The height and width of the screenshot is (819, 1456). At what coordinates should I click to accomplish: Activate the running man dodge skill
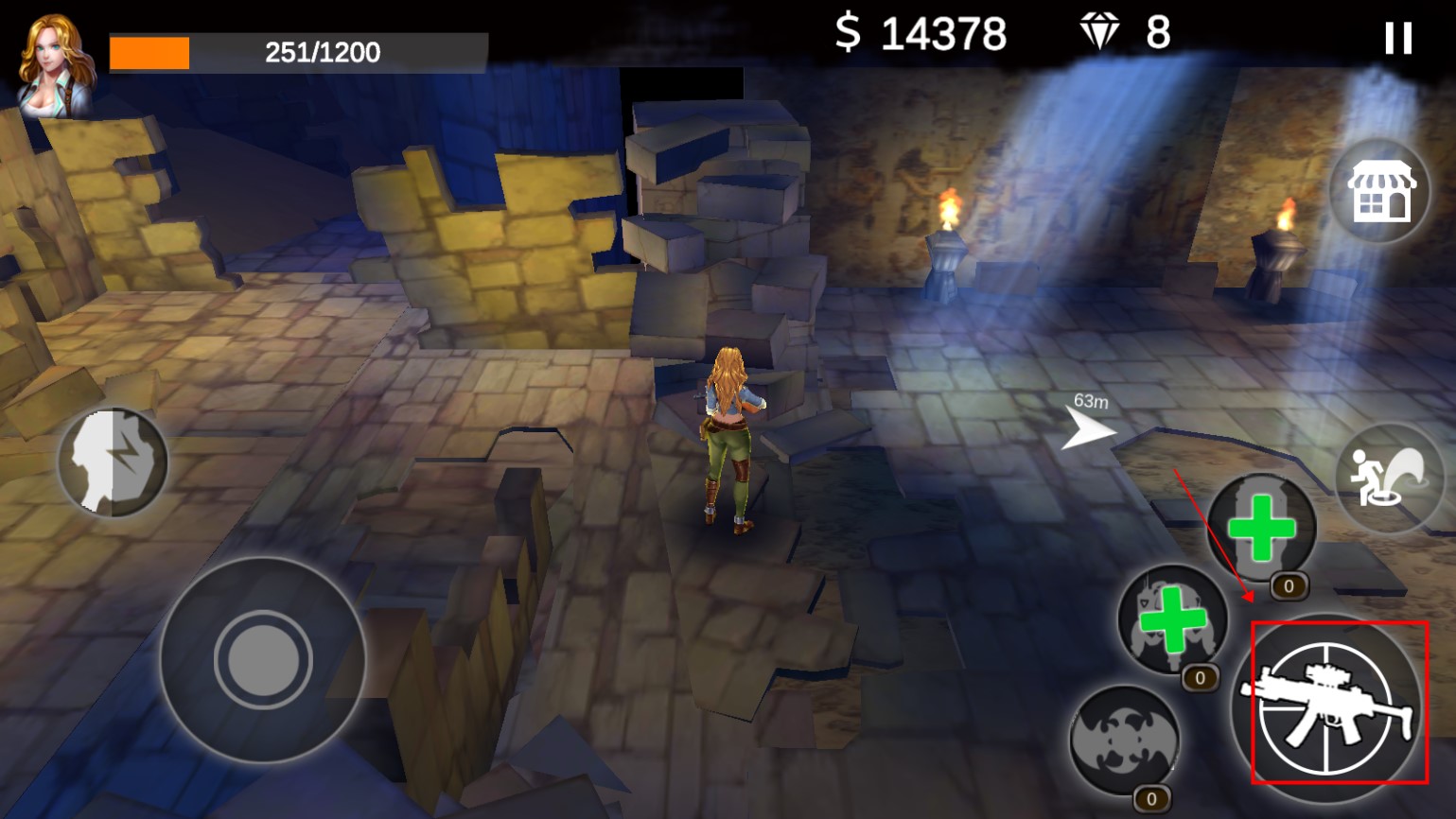pyautogui.click(x=1388, y=477)
